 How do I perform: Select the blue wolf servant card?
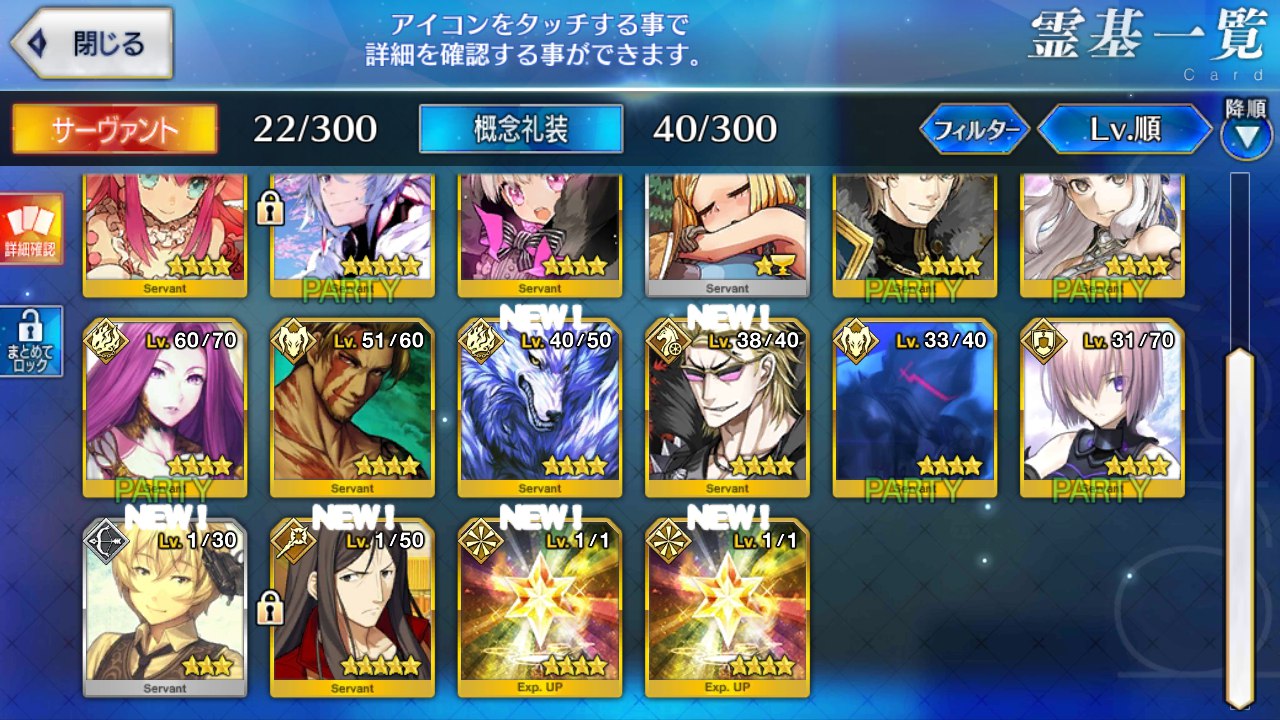[540, 408]
